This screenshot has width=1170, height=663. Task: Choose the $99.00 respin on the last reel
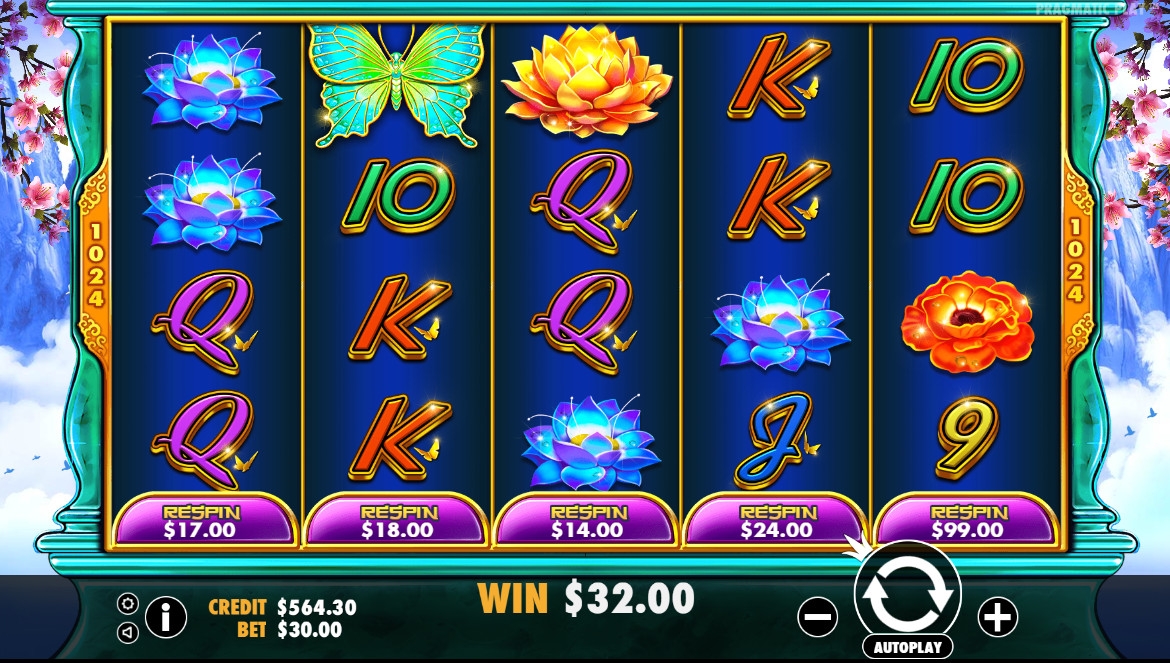[x=966, y=521]
